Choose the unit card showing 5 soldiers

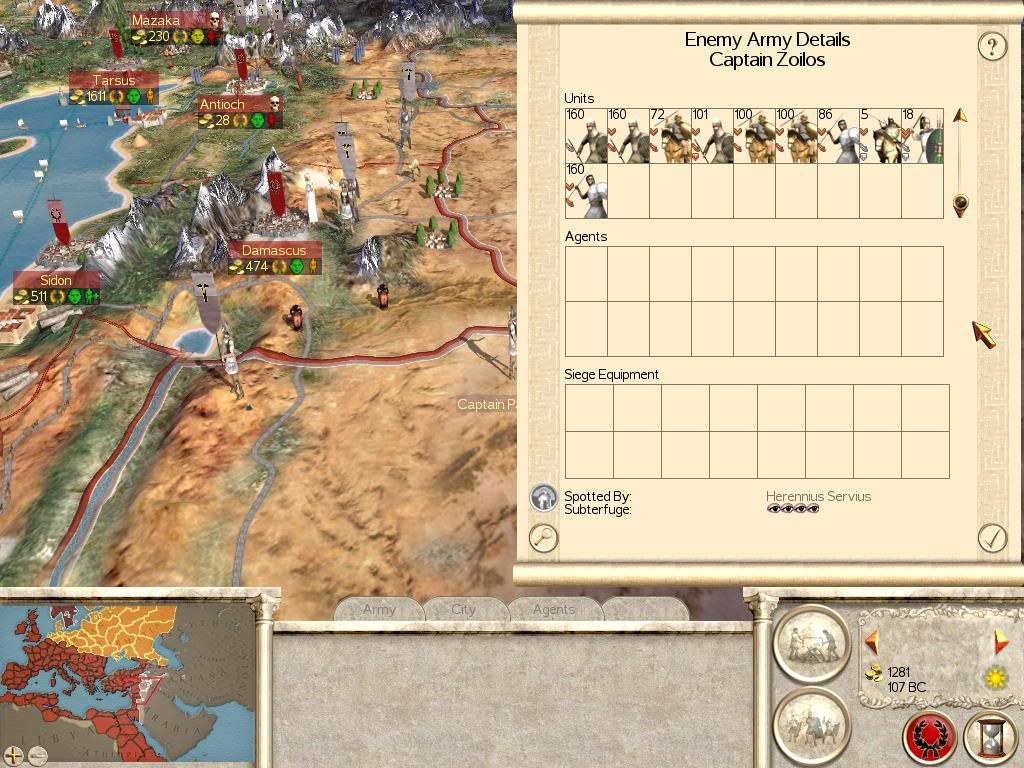pyautogui.click(x=880, y=136)
